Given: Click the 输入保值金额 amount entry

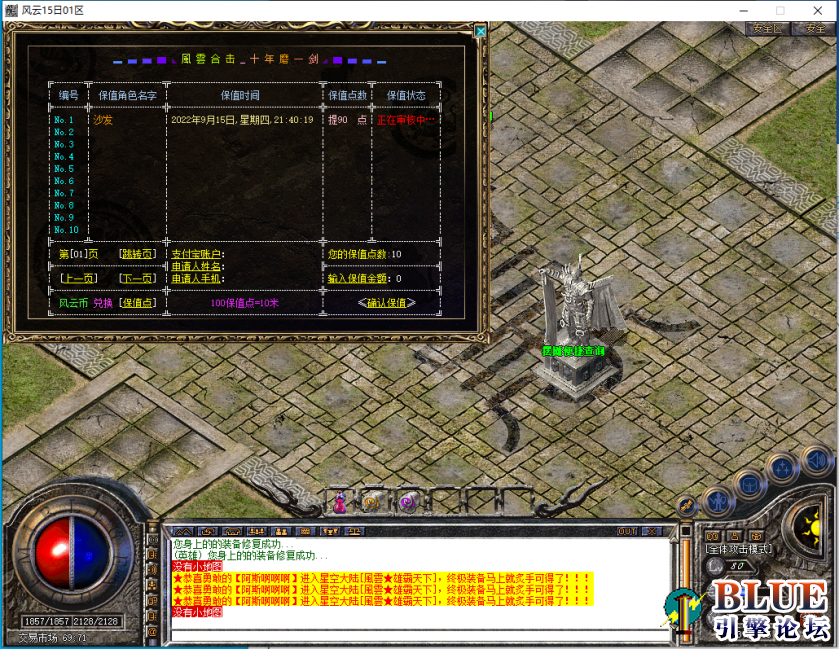Looking at the screenshot, I should (x=364, y=278).
